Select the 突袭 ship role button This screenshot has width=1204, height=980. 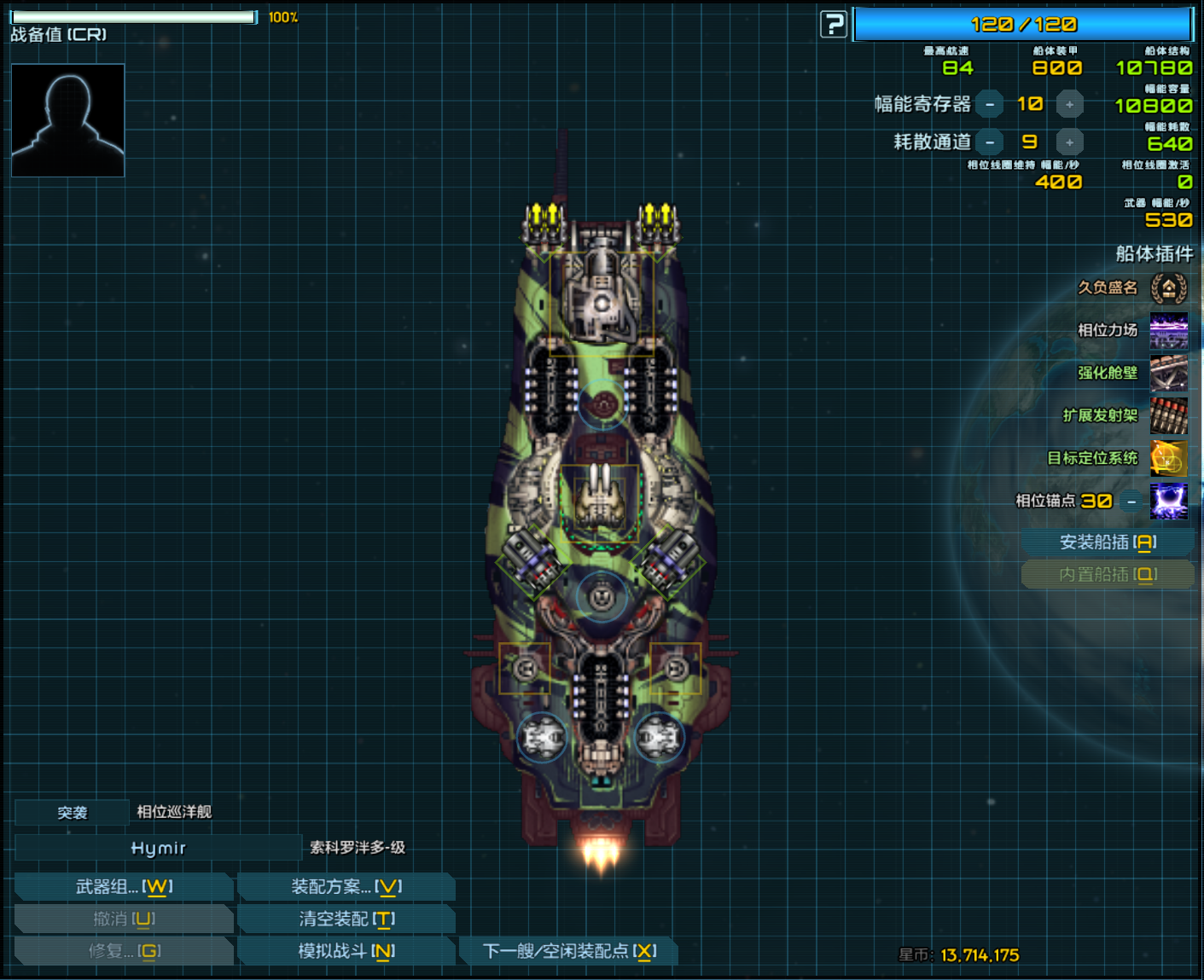[73, 813]
